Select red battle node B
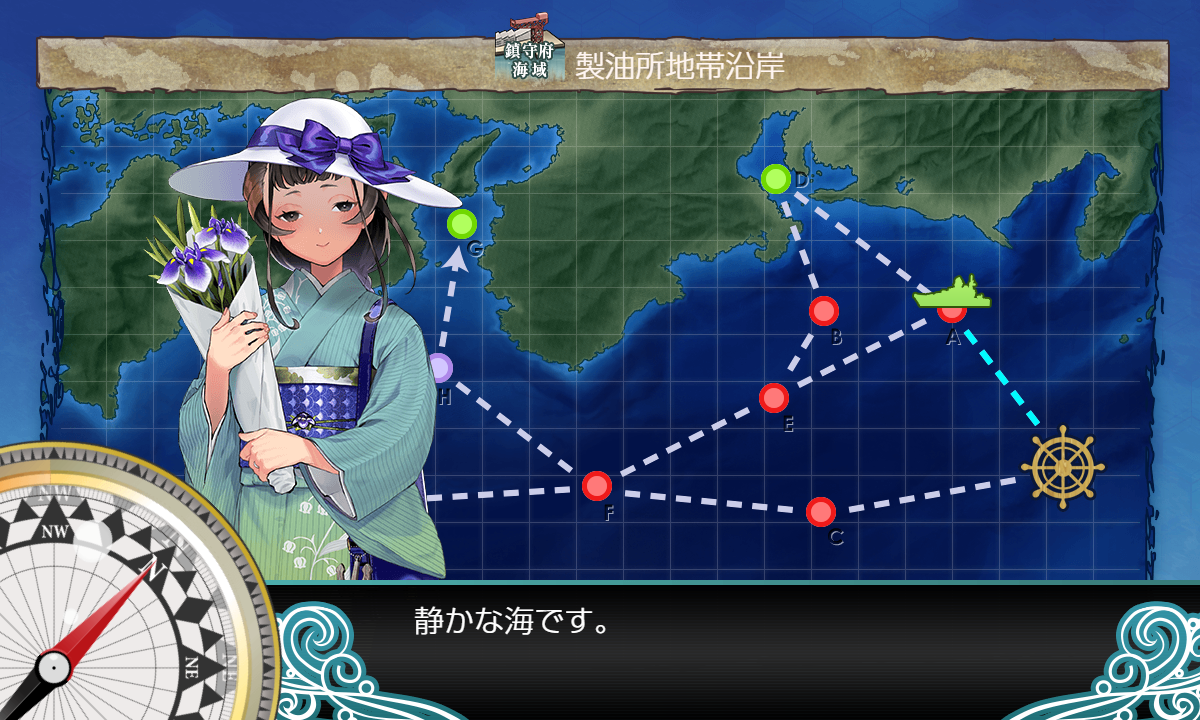This screenshot has width=1200, height=720. click(x=824, y=311)
